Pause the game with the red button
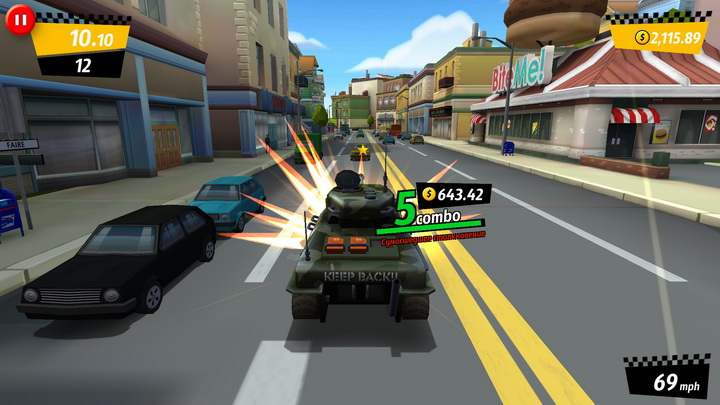 20,18
